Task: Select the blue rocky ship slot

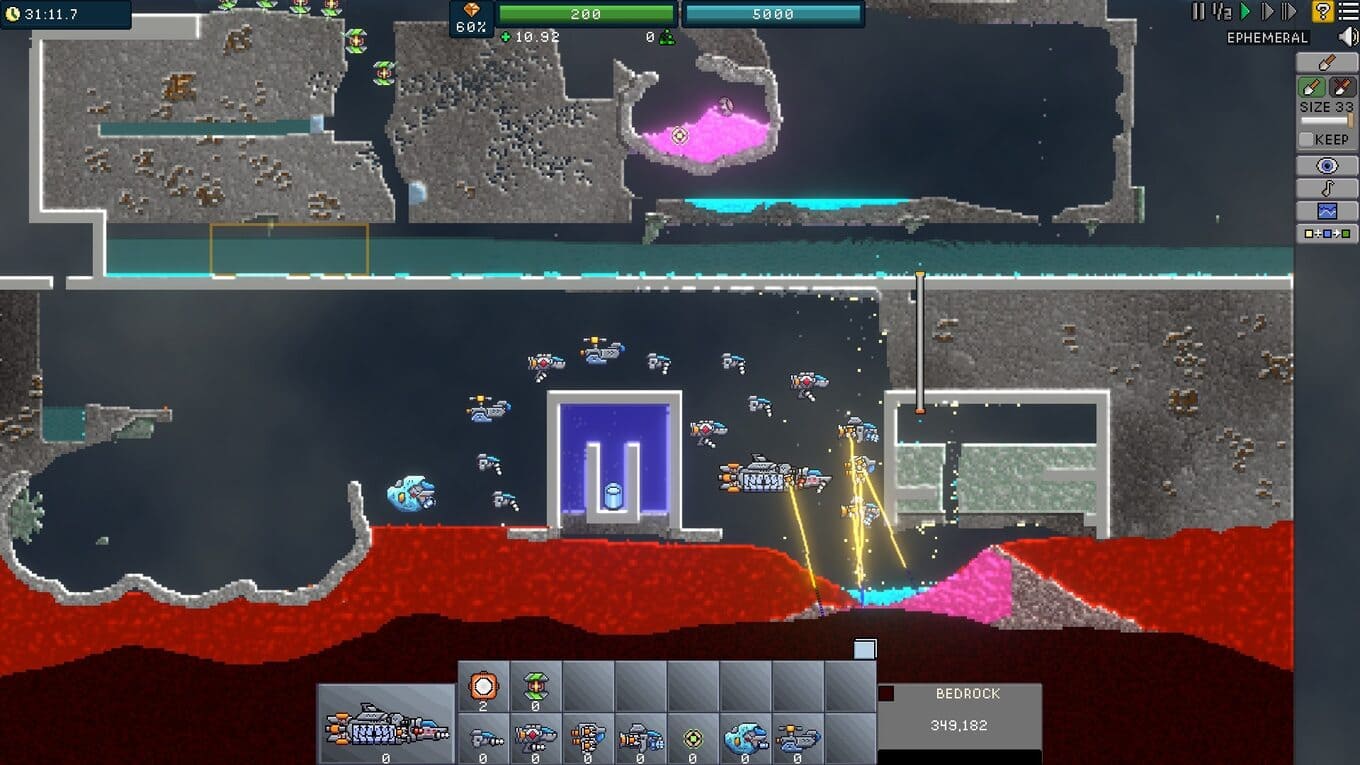Action: (744, 739)
